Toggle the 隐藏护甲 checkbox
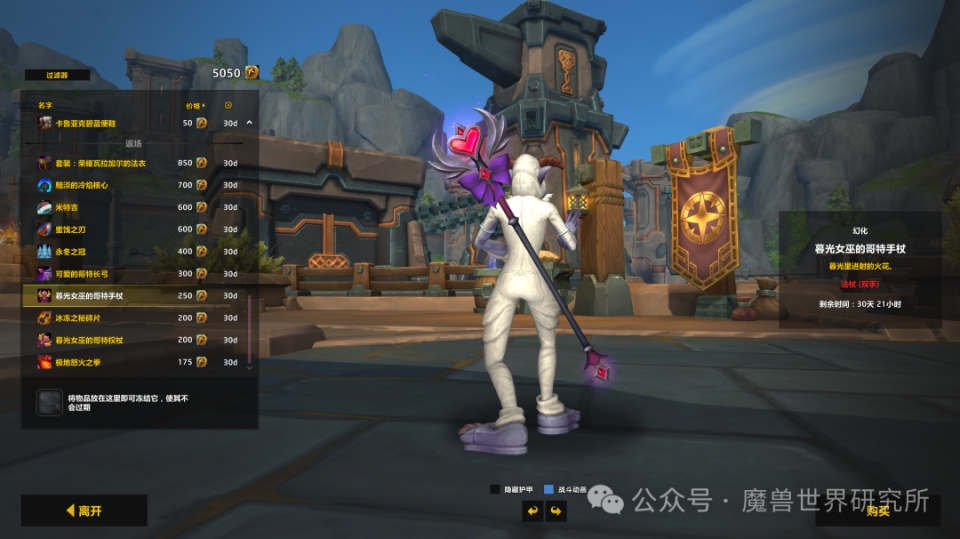The image size is (960, 539). (x=494, y=489)
